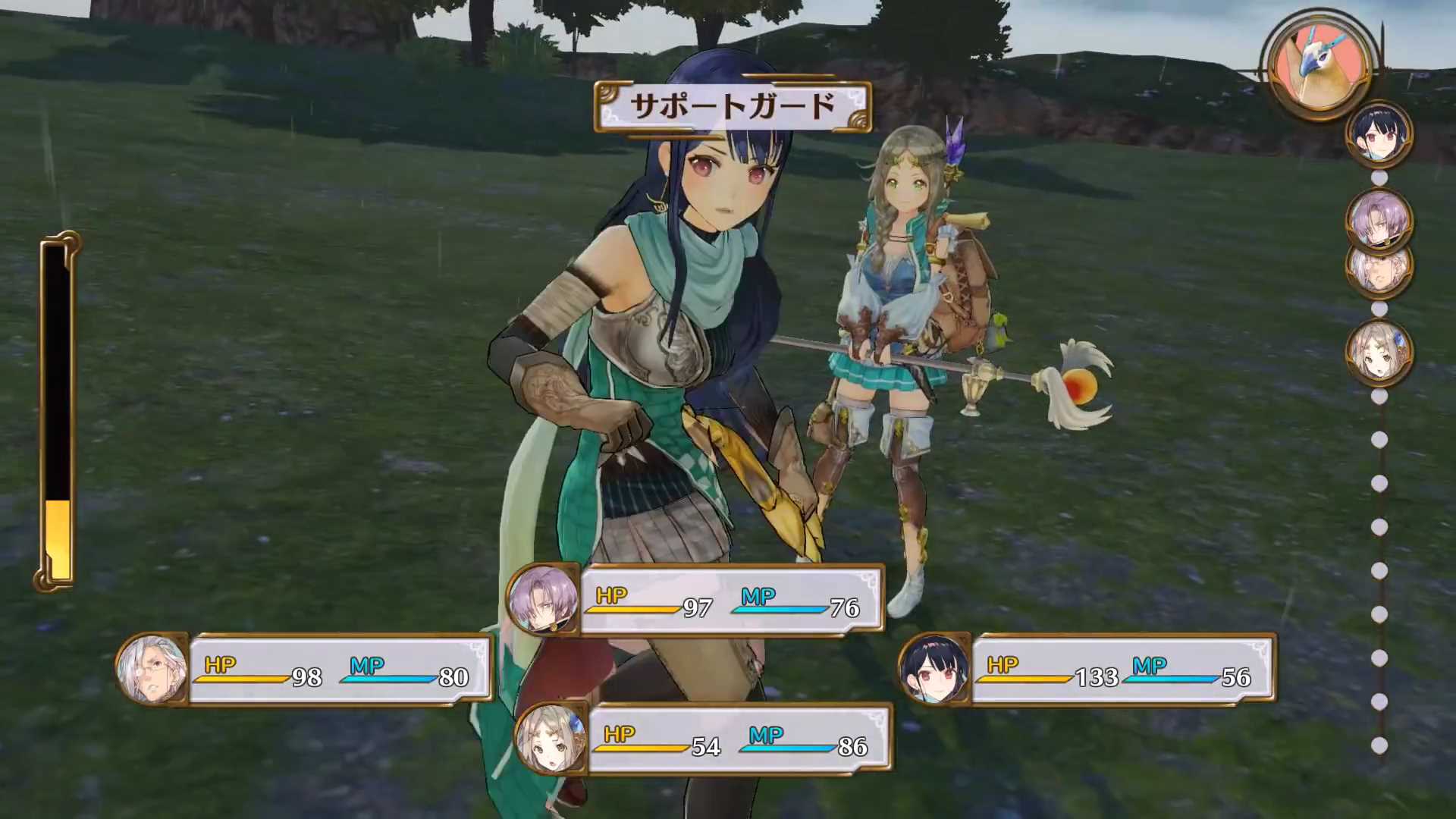This screenshot has height=819, width=1456.
Task: Select the braided girl's HP 54 status panel
Action: click(702, 740)
